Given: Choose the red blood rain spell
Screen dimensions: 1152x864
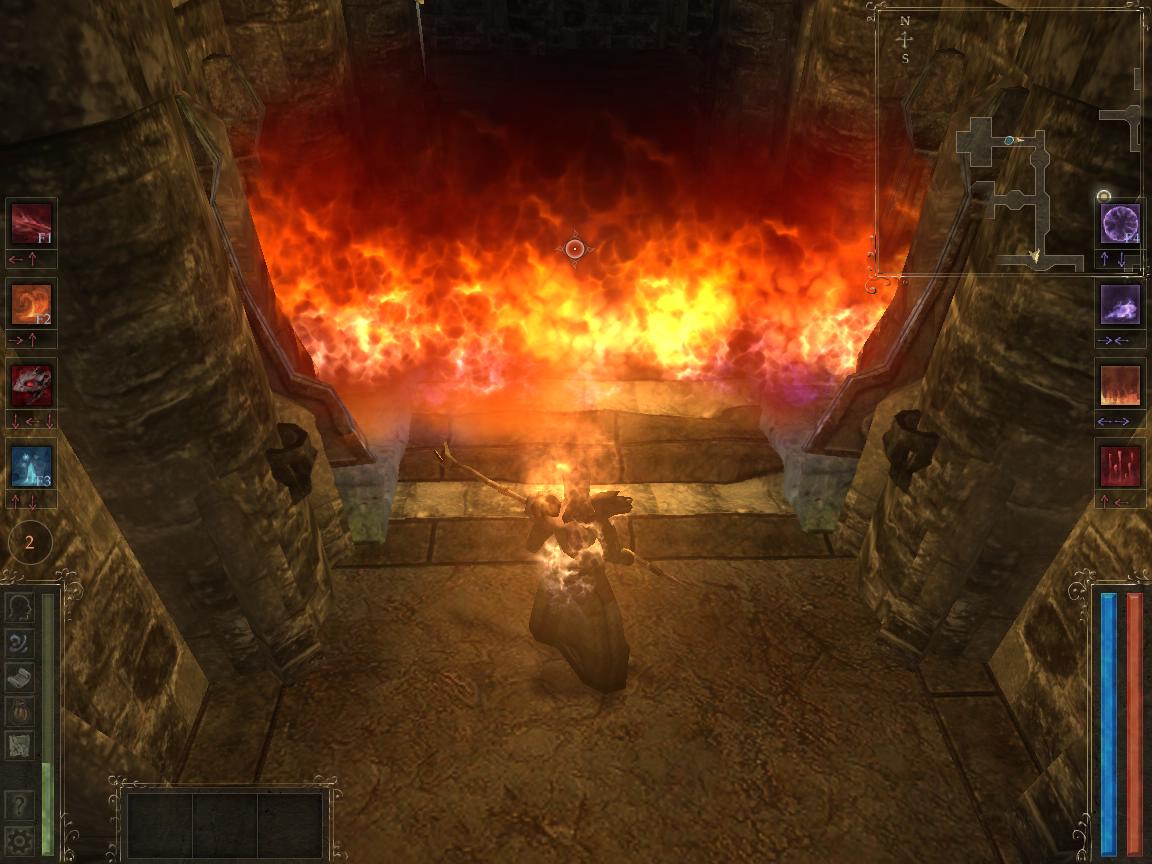Looking at the screenshot, I should click(1120, 466).
